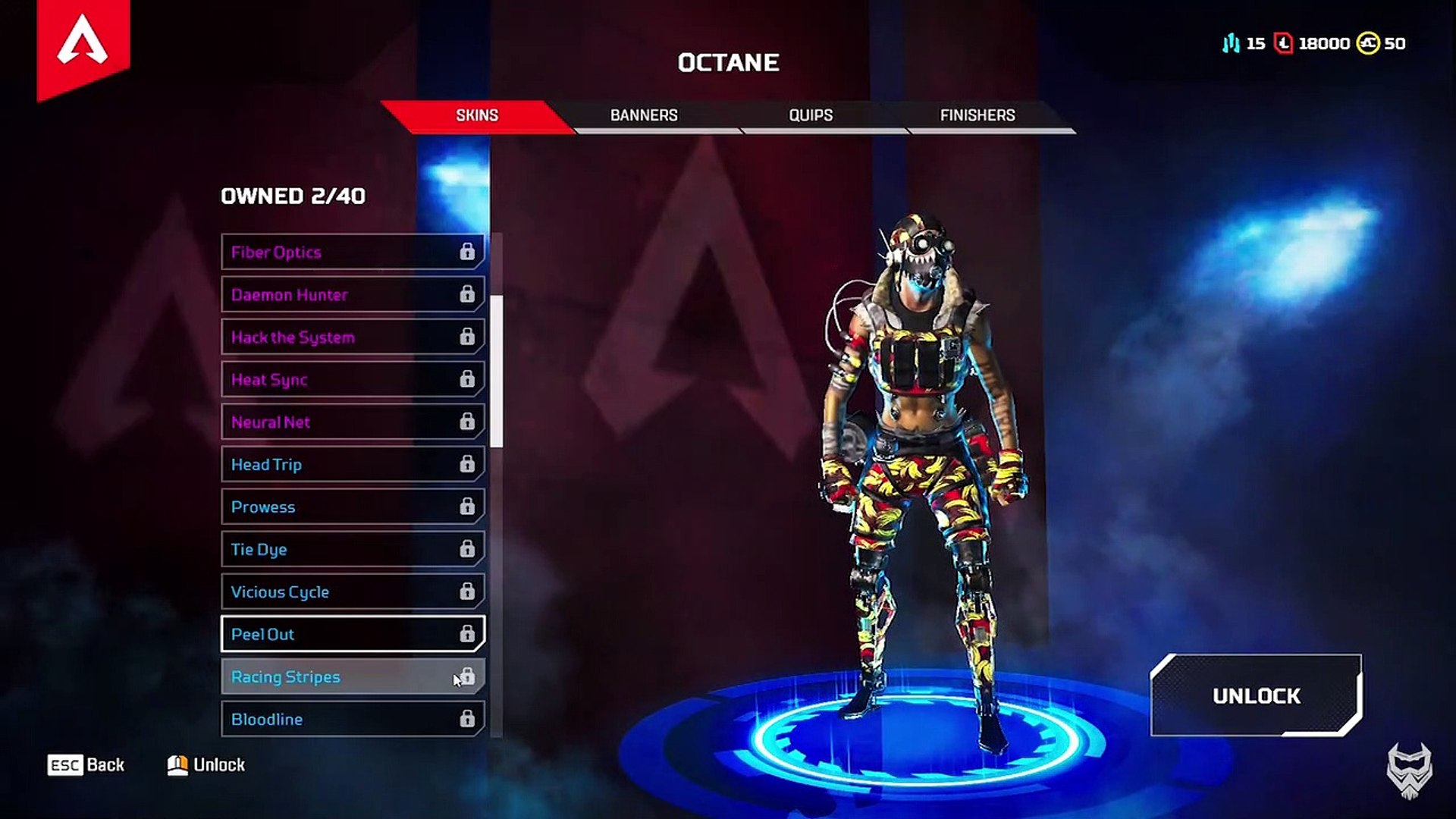Show the Finishers tab
Screen dimensions: 1456x819
click(977, 115)
